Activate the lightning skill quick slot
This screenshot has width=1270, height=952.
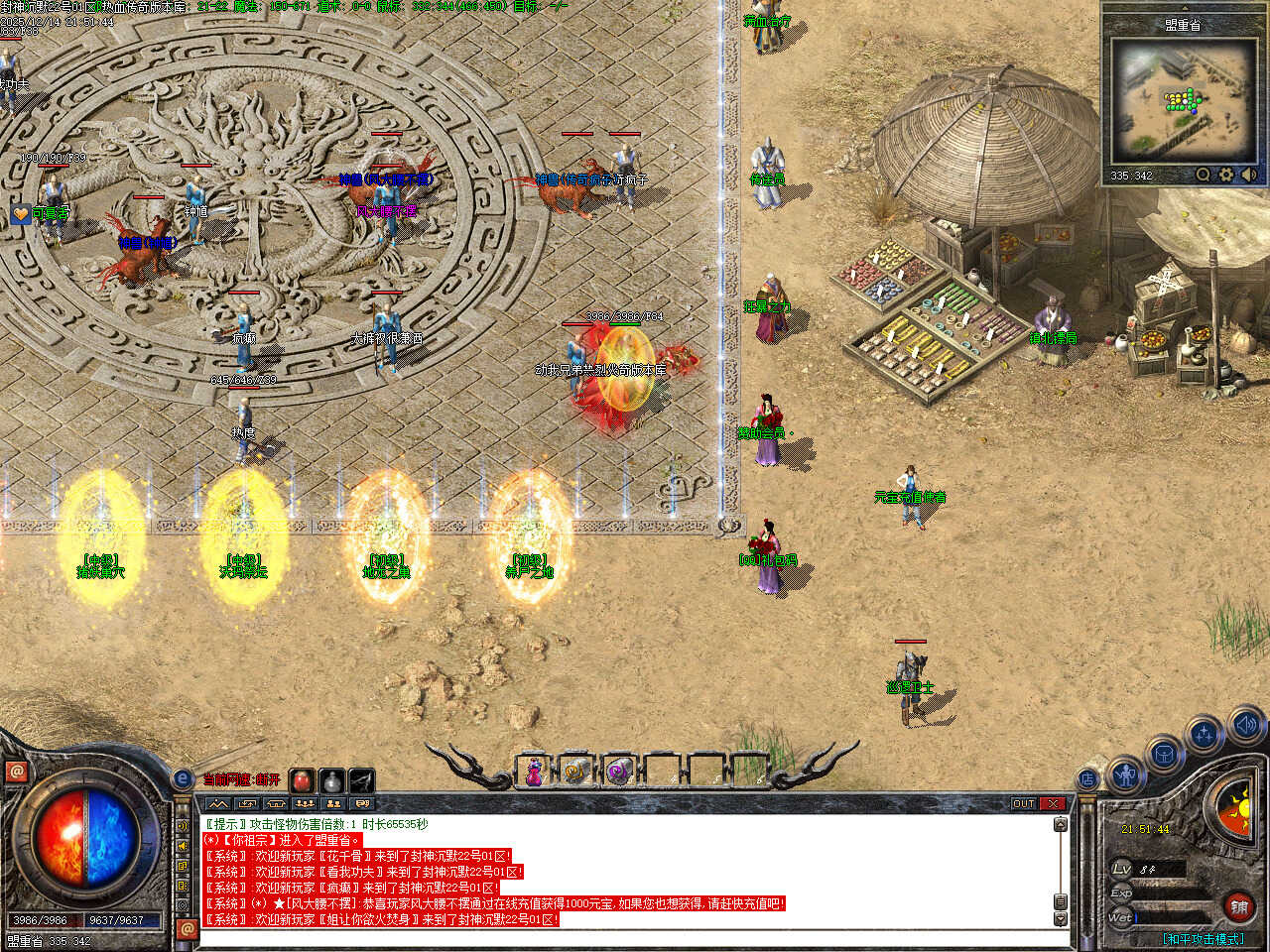click(x=361, y=780)
